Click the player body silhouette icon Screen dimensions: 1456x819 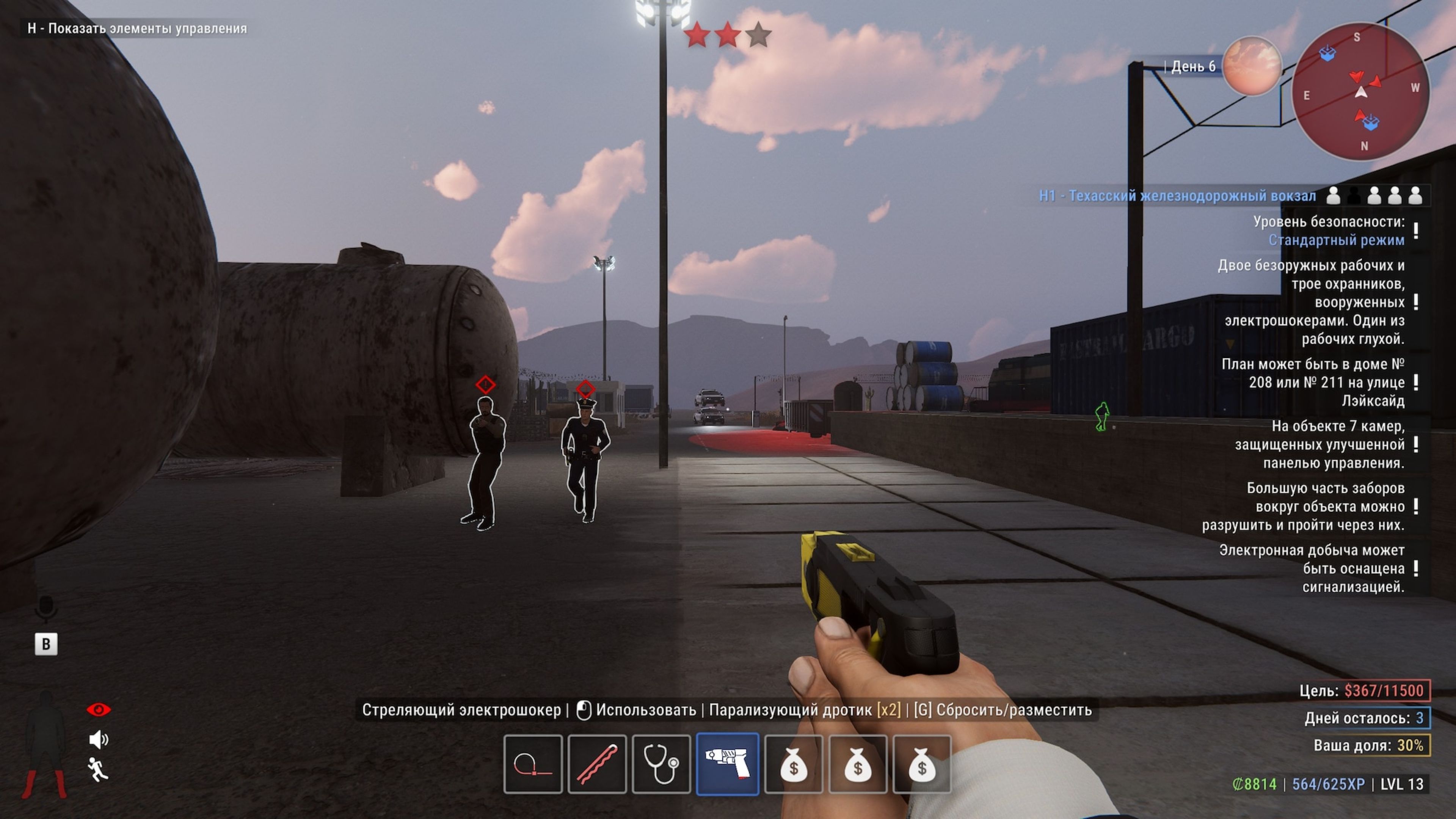(x=45, y=743)
